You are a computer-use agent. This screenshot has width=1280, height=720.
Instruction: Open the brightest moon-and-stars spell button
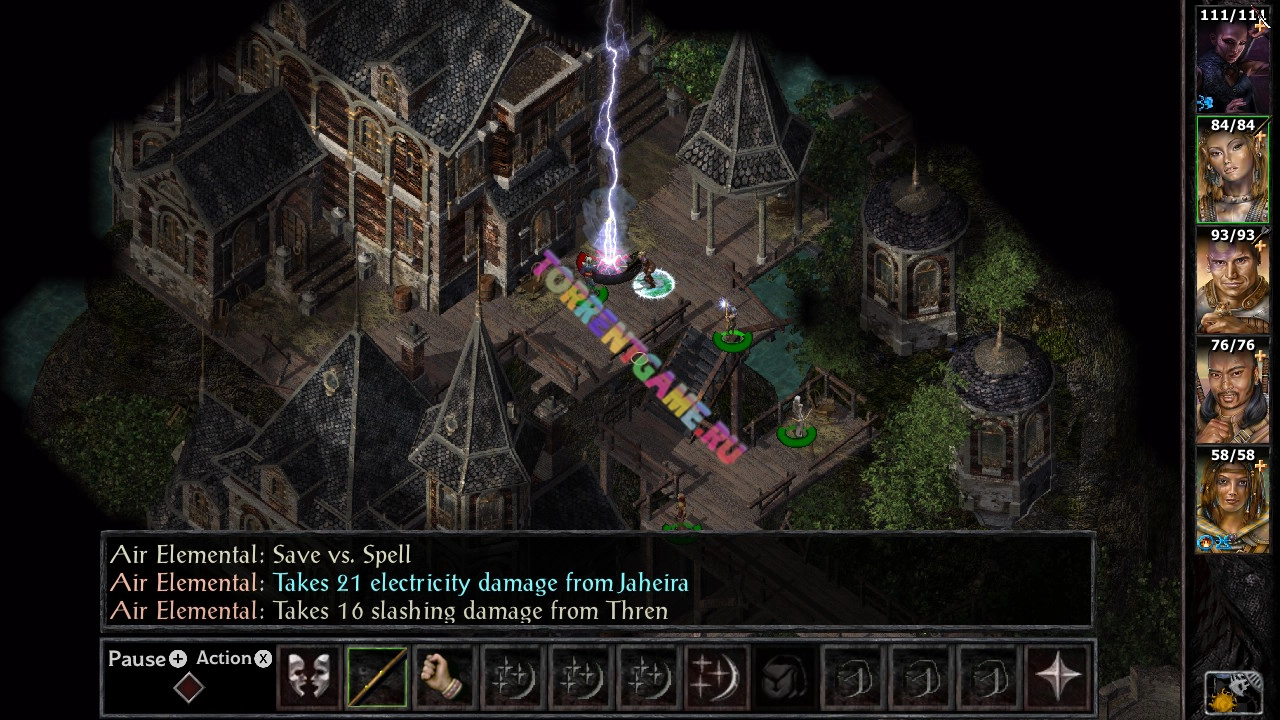click(716, 676)
